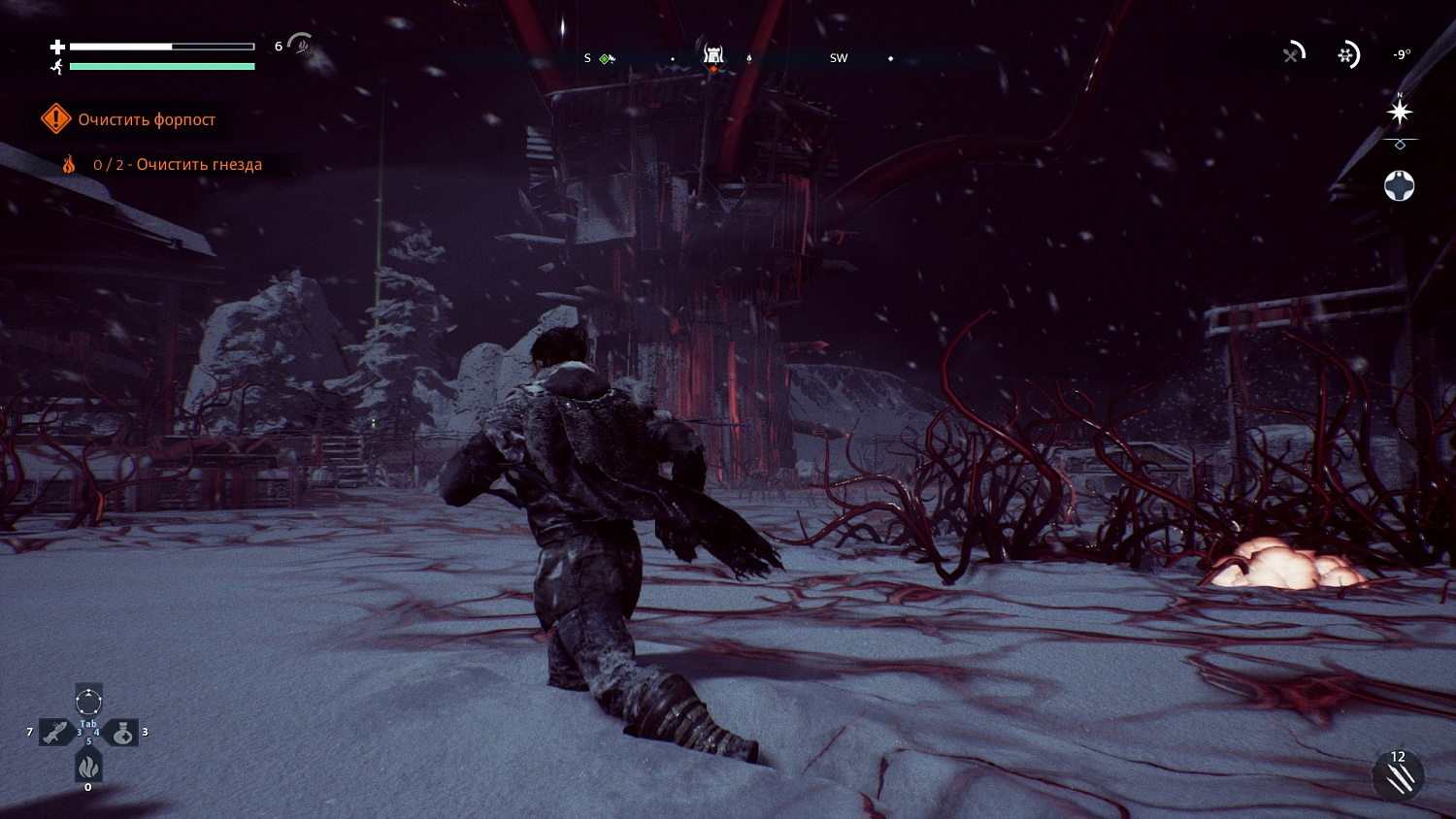
Task: Open the Tab radial selection wheel
Action: [87, 702]
